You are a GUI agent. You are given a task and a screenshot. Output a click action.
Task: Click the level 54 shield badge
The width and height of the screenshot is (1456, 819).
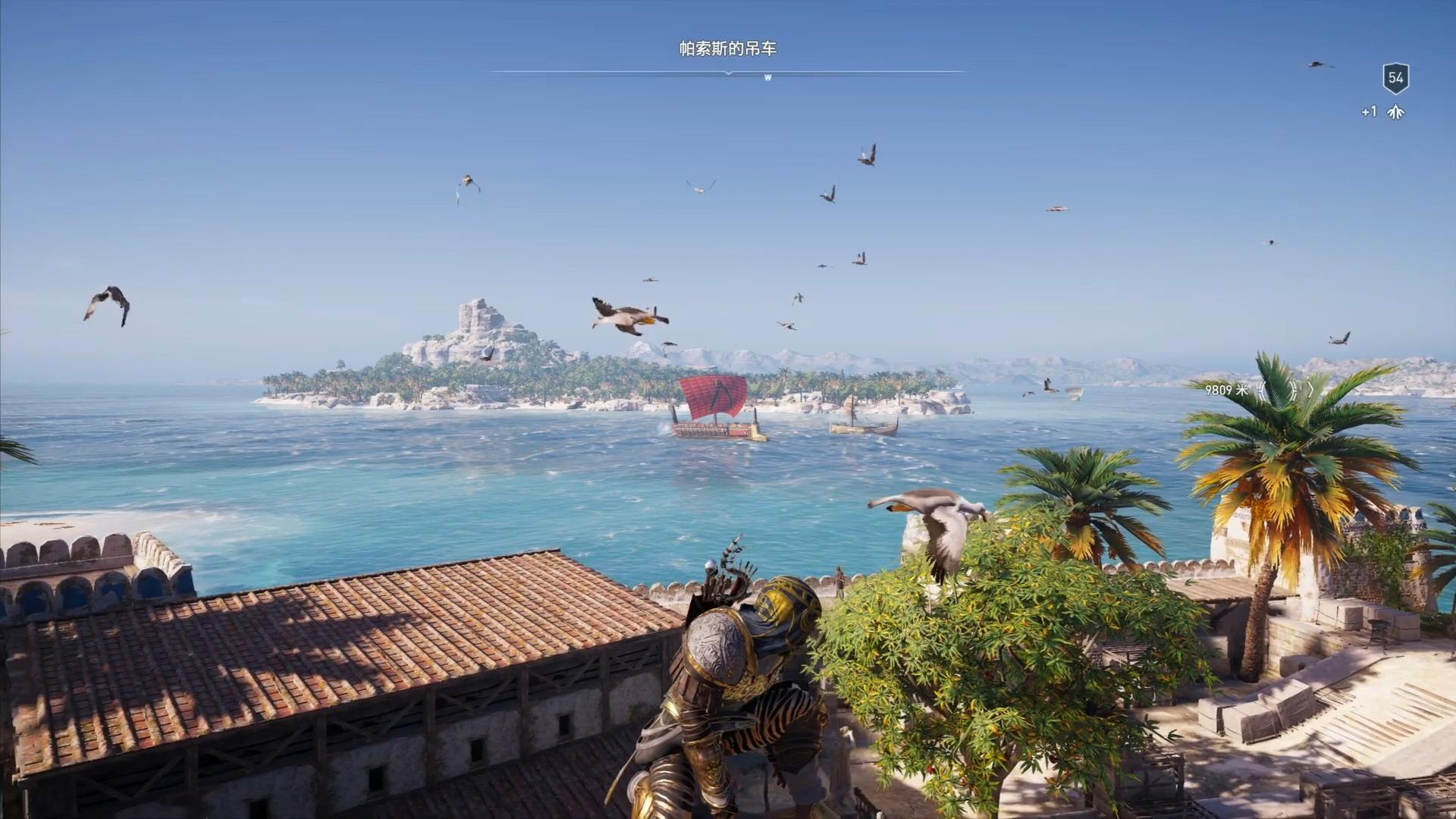tap(1395, 77)
